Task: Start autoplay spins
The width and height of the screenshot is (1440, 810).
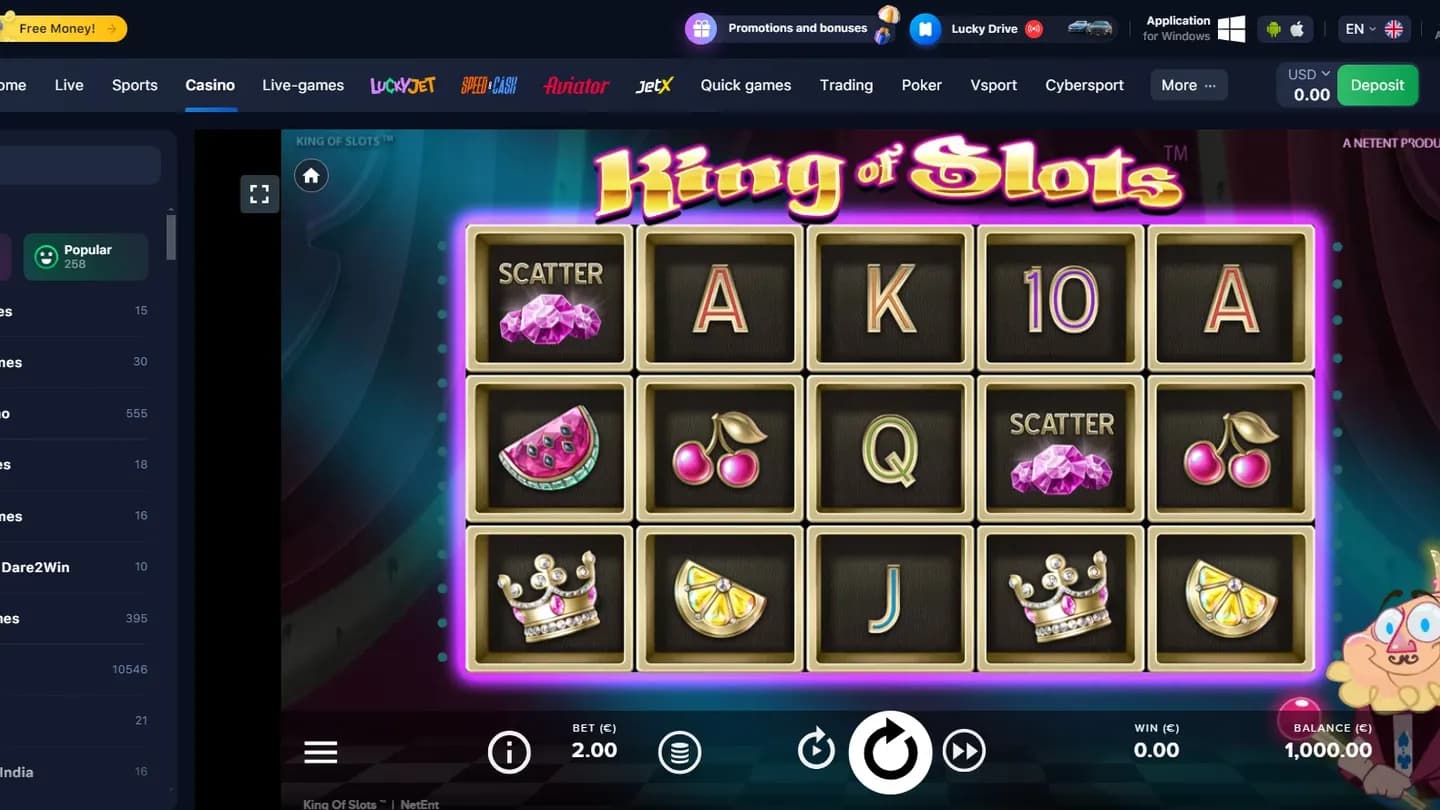Action: (x=816, y=748)
